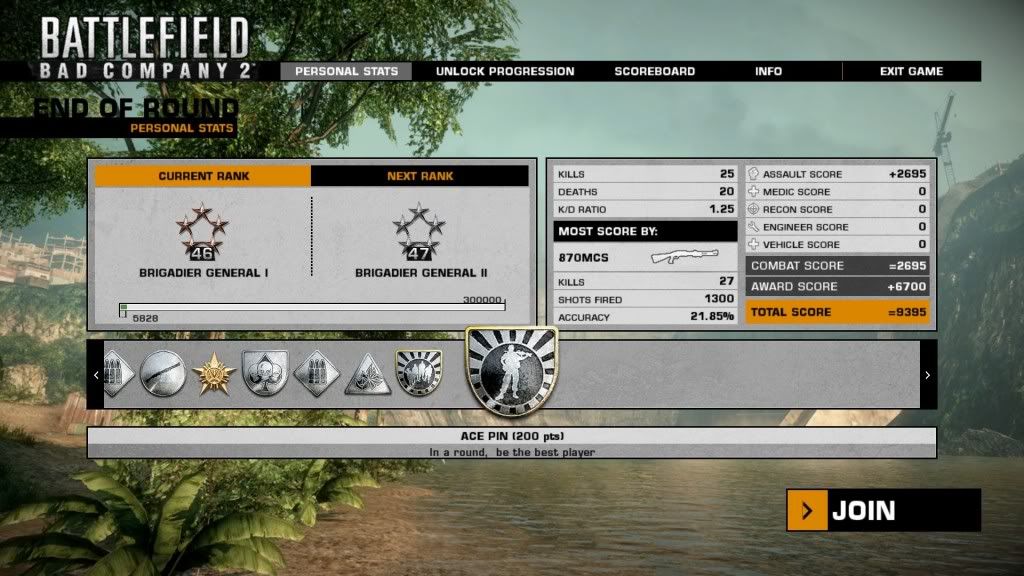Open the Info tab

click(768, 72)
